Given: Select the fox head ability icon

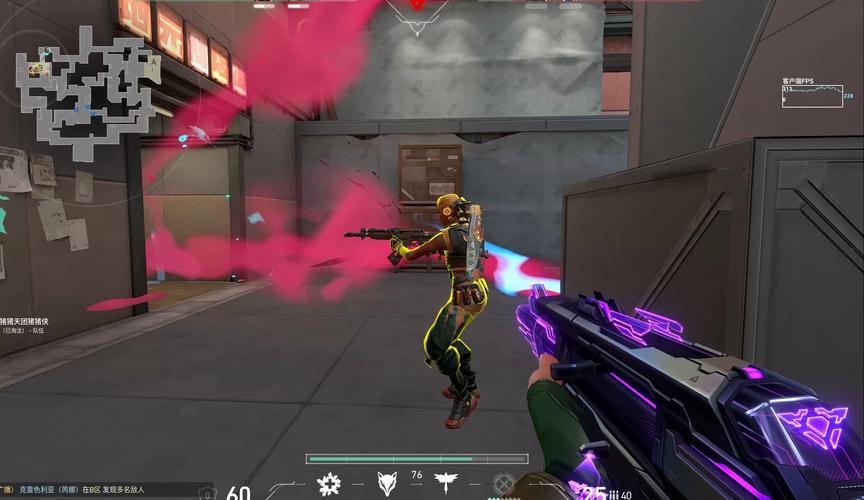Looking at the screenshot, I should (387, 485).
